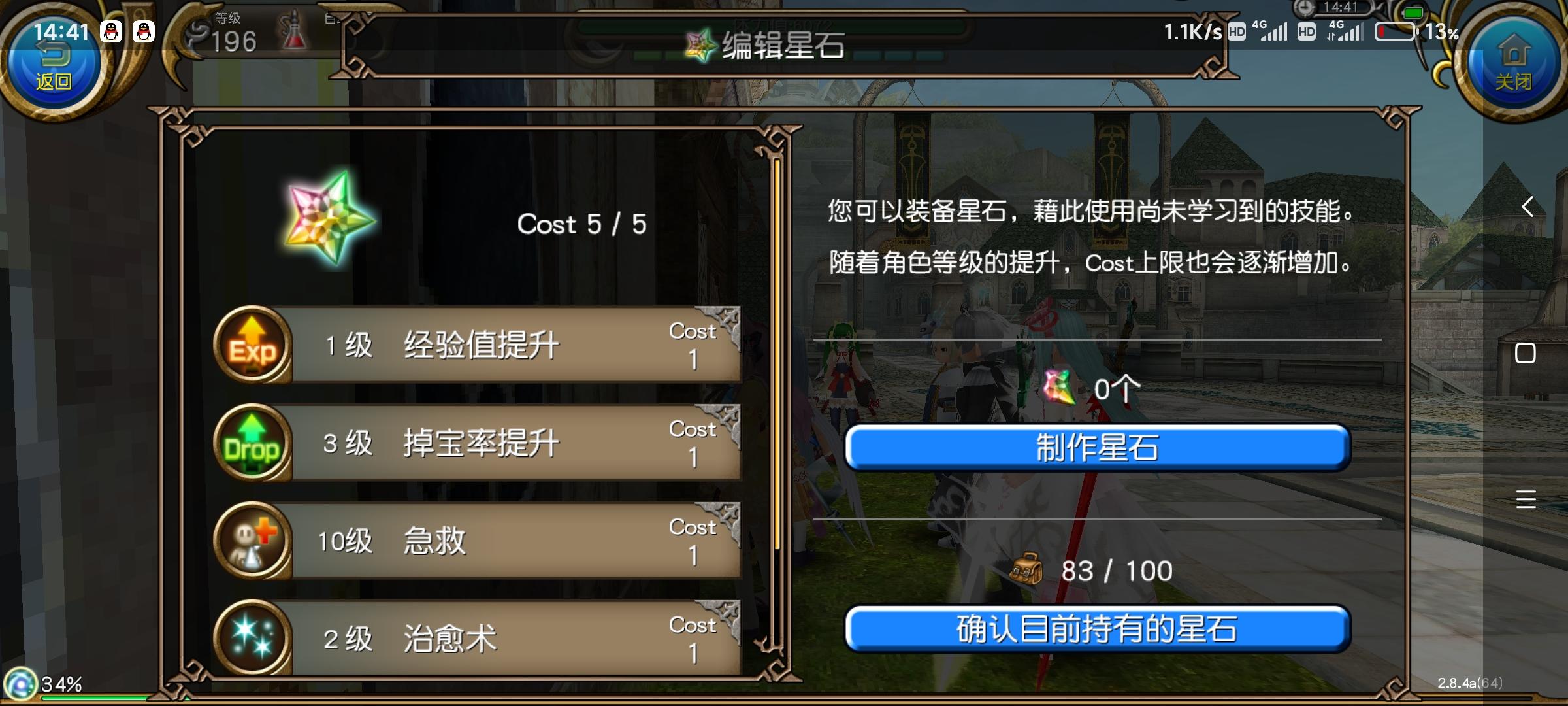Click the potion flask icon near the level display
1568x706 pixels.
click(294, 29)
